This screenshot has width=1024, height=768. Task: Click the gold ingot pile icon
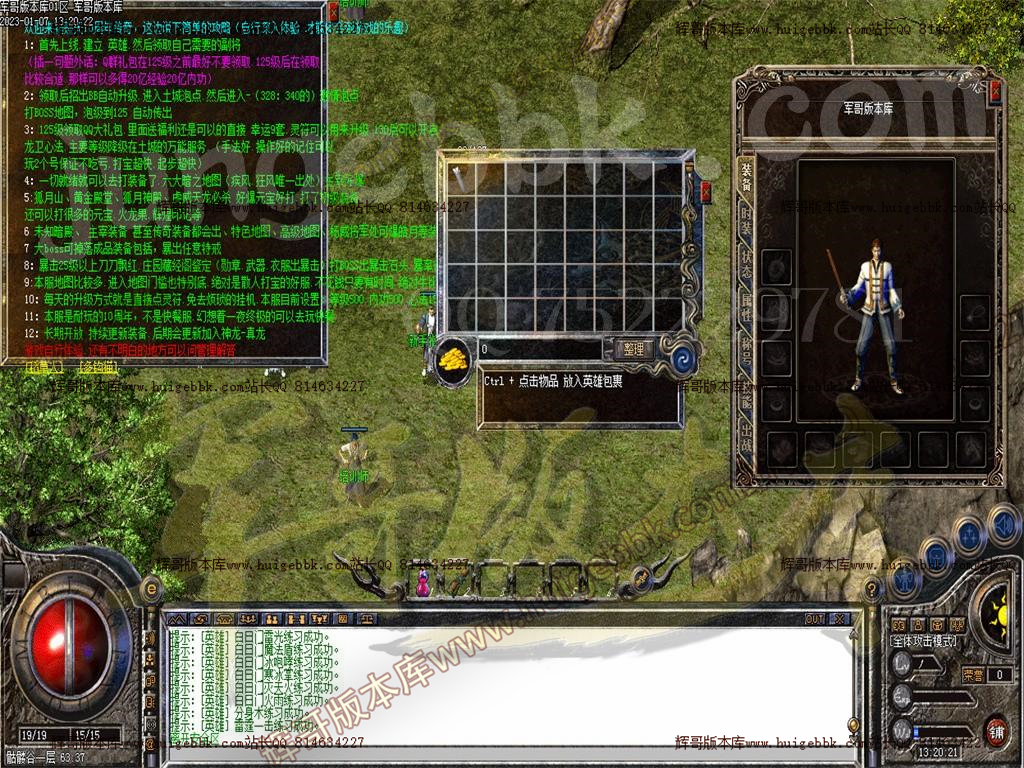coord(454,359)
